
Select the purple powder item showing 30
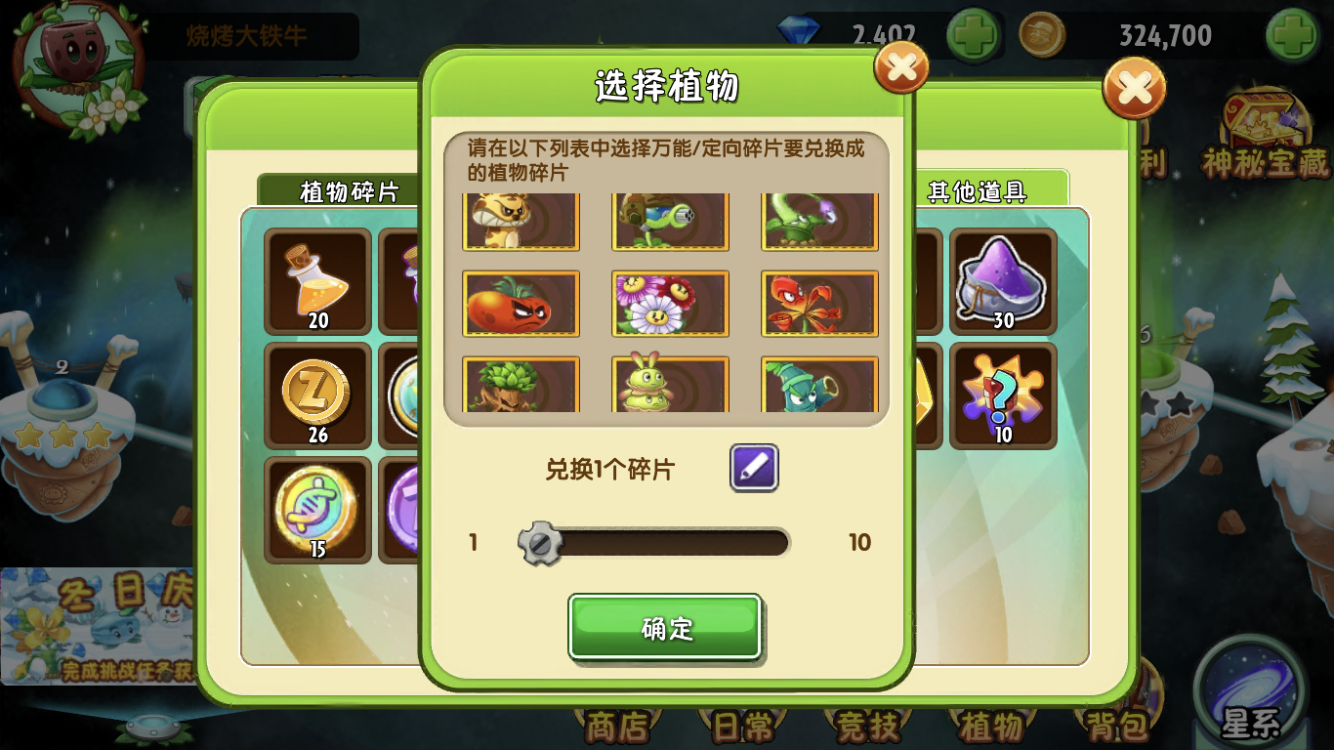[x=1003, y=283]
